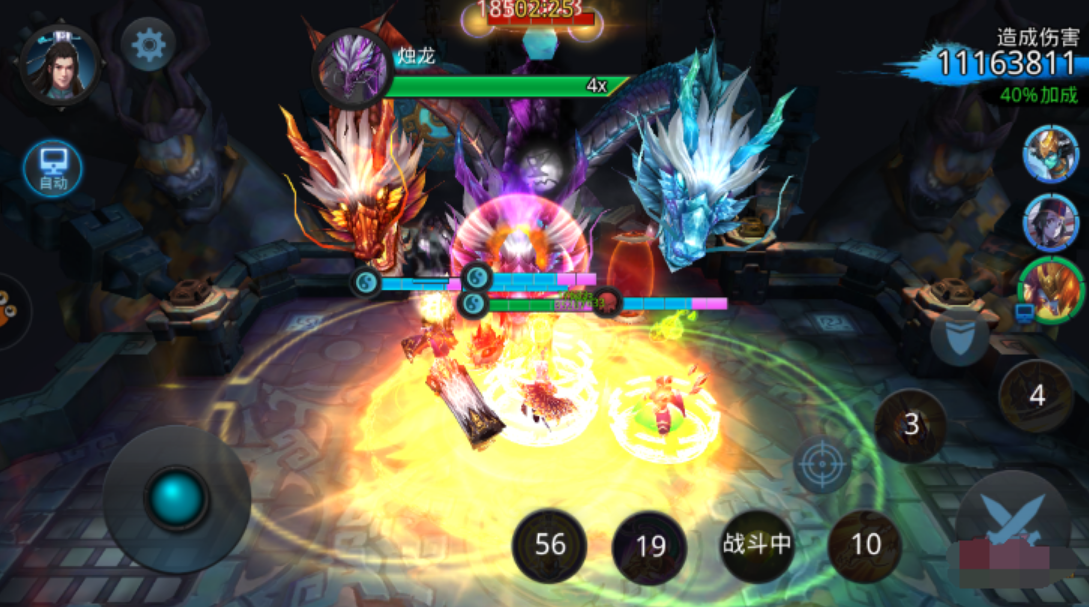The image size is (1089, 607).
Task: Choose the green-ringed golden hero portrait
Action: 1051,290
